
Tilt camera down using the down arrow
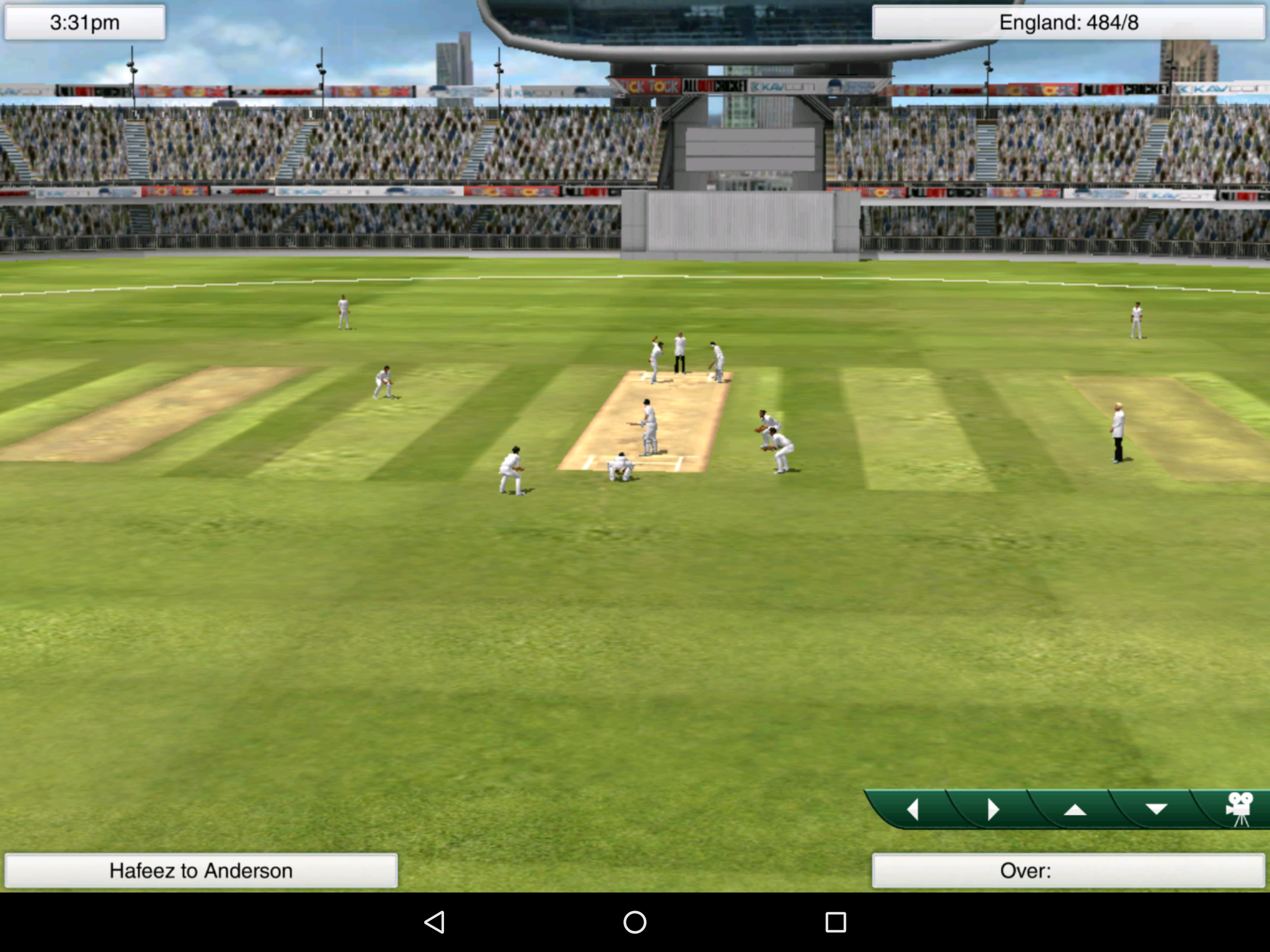1155,809
